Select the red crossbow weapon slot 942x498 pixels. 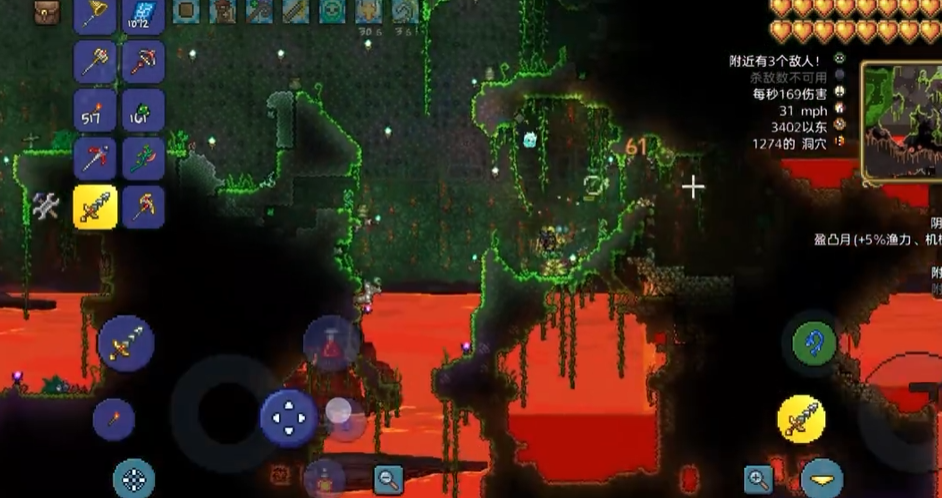(x=144, y=61)
